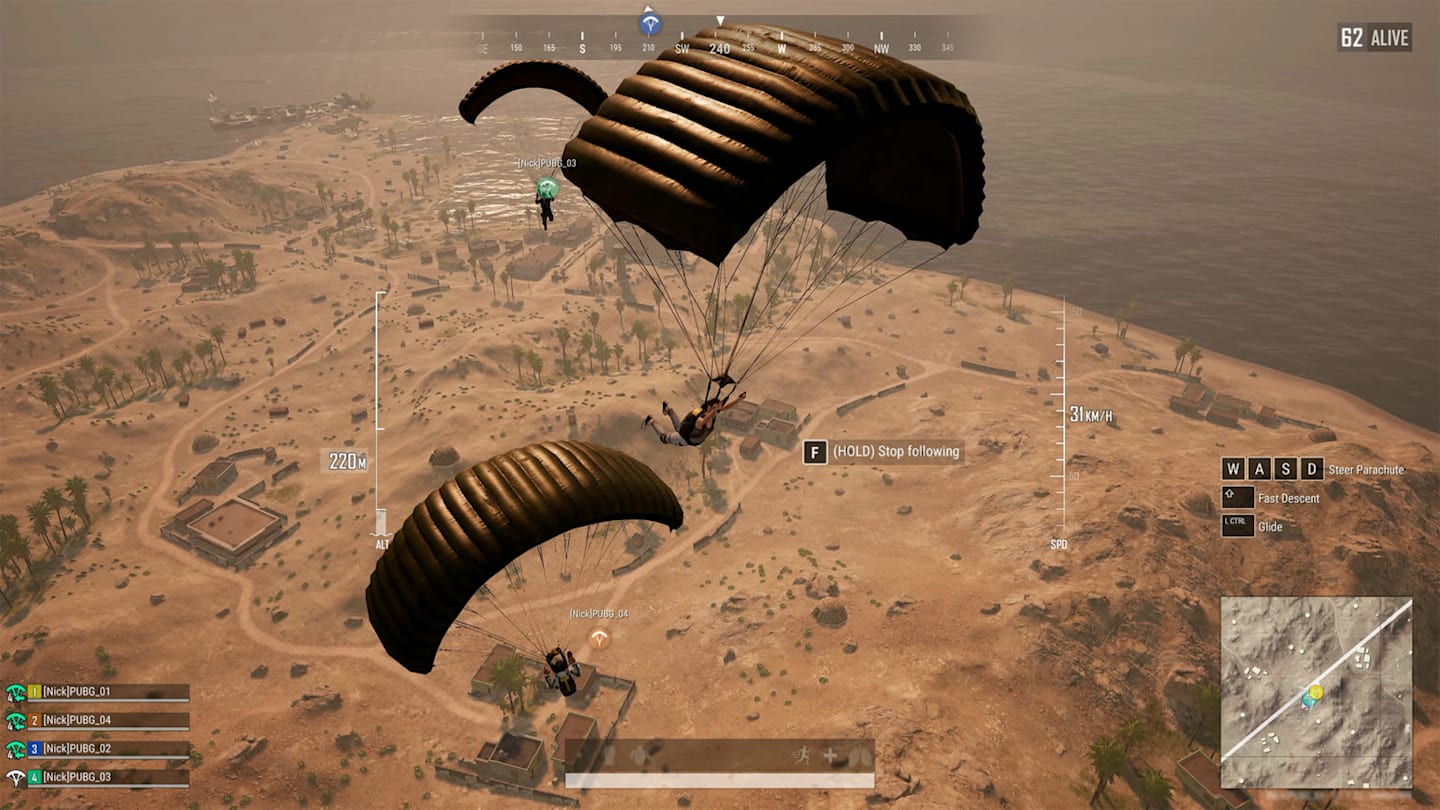Click the L CTRL Glide keybind badge
1440x810 pixels.
(1238, 525)
